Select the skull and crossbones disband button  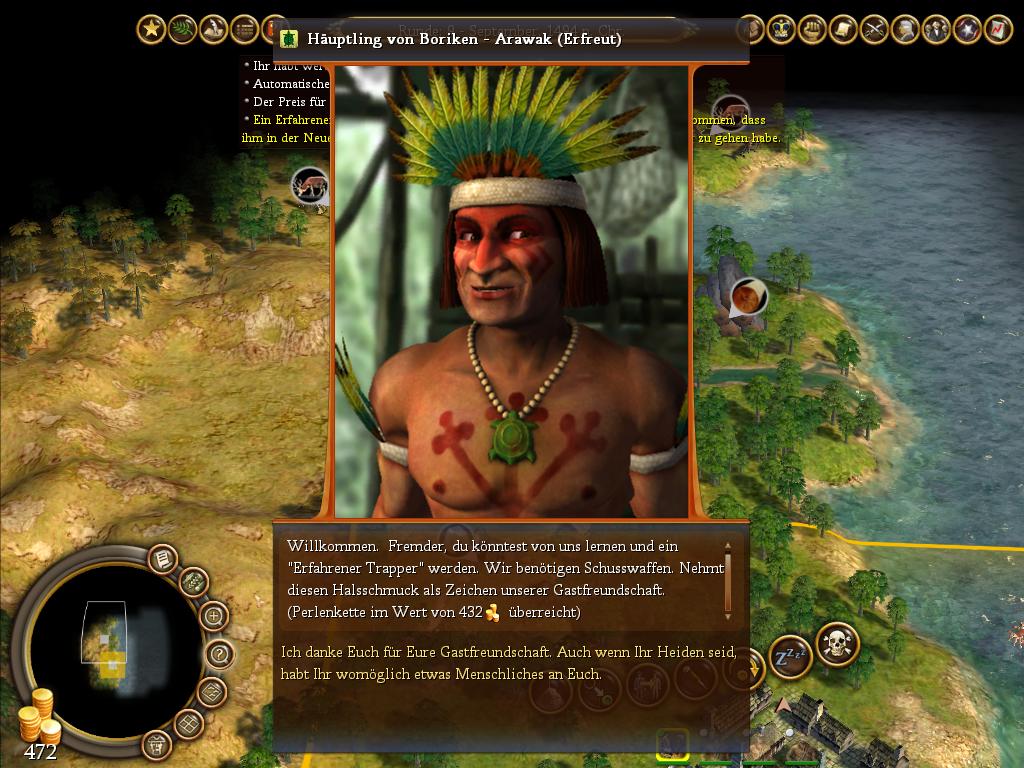836,644
